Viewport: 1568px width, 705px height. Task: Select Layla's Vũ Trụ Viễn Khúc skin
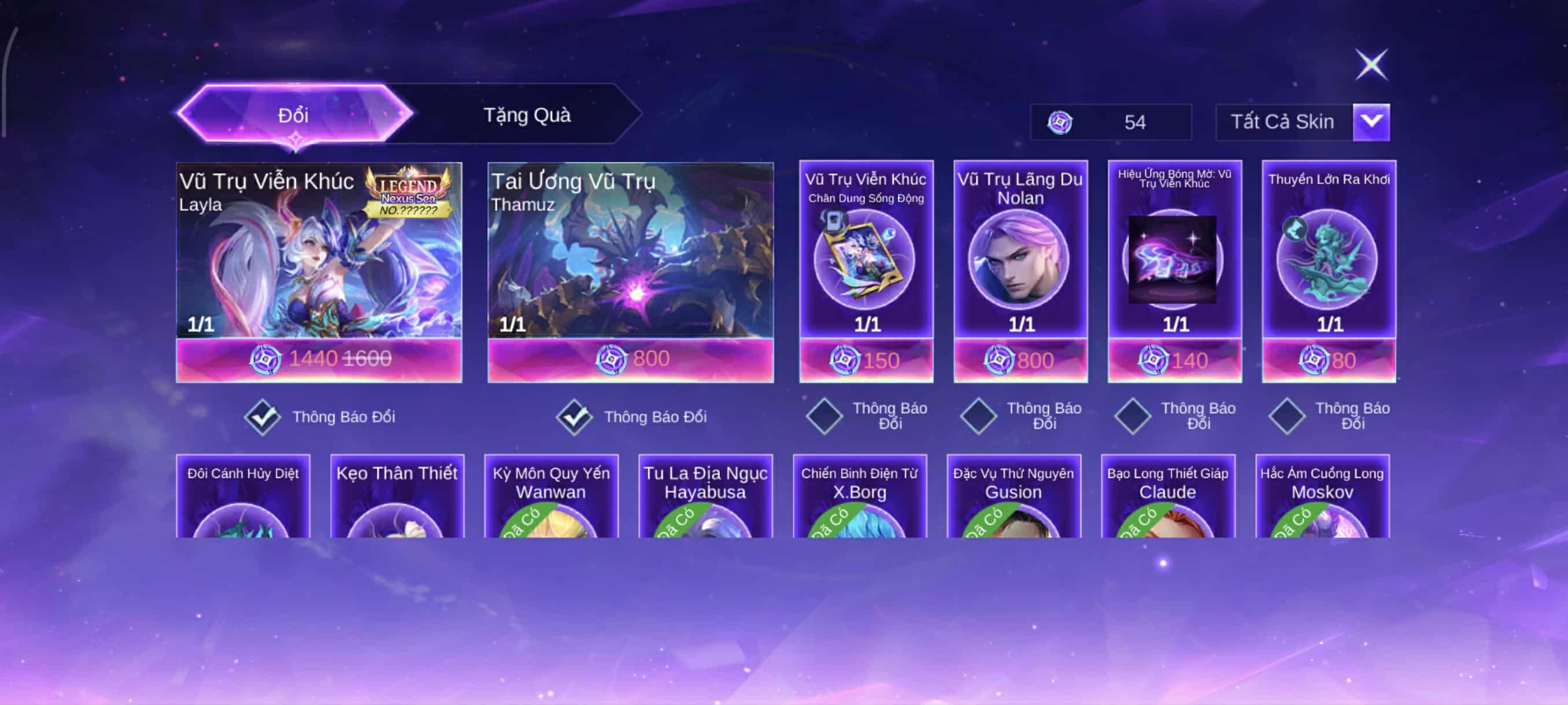pyautogui.click(x=319, y=255)
